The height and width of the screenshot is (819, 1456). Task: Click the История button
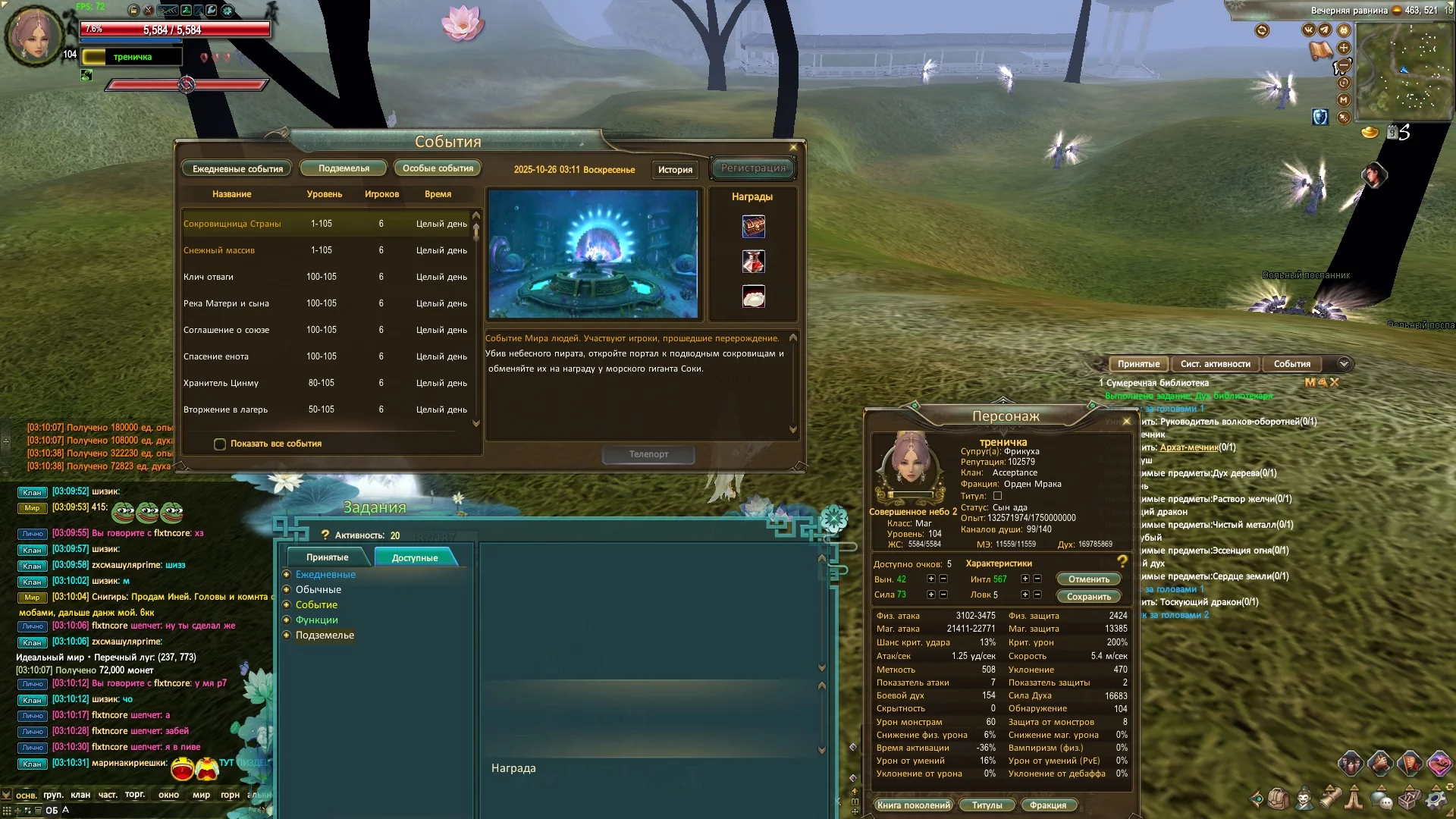click(675, 170)
